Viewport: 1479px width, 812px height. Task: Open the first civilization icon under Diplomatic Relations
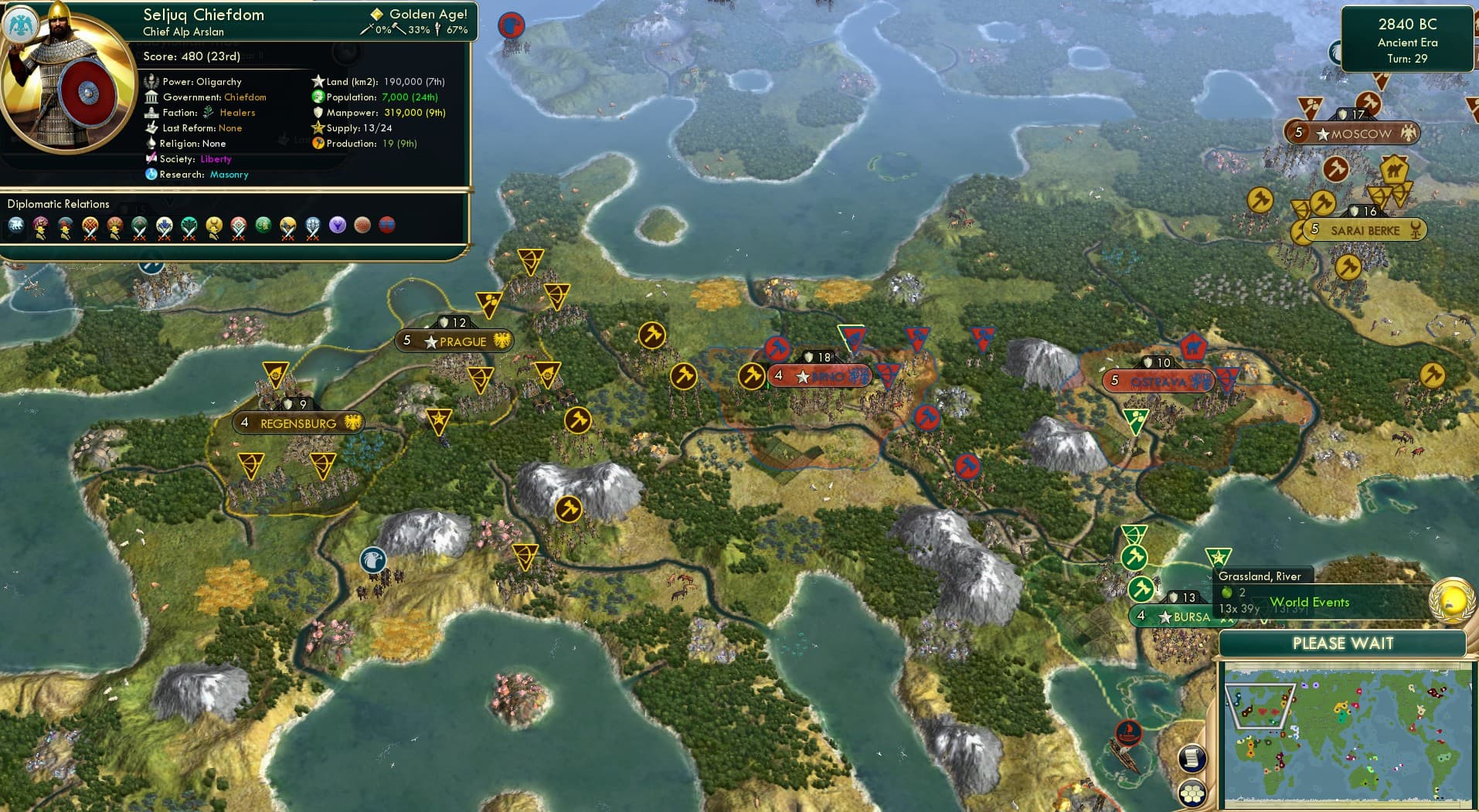pyautogui.click(x=17, y=226)
